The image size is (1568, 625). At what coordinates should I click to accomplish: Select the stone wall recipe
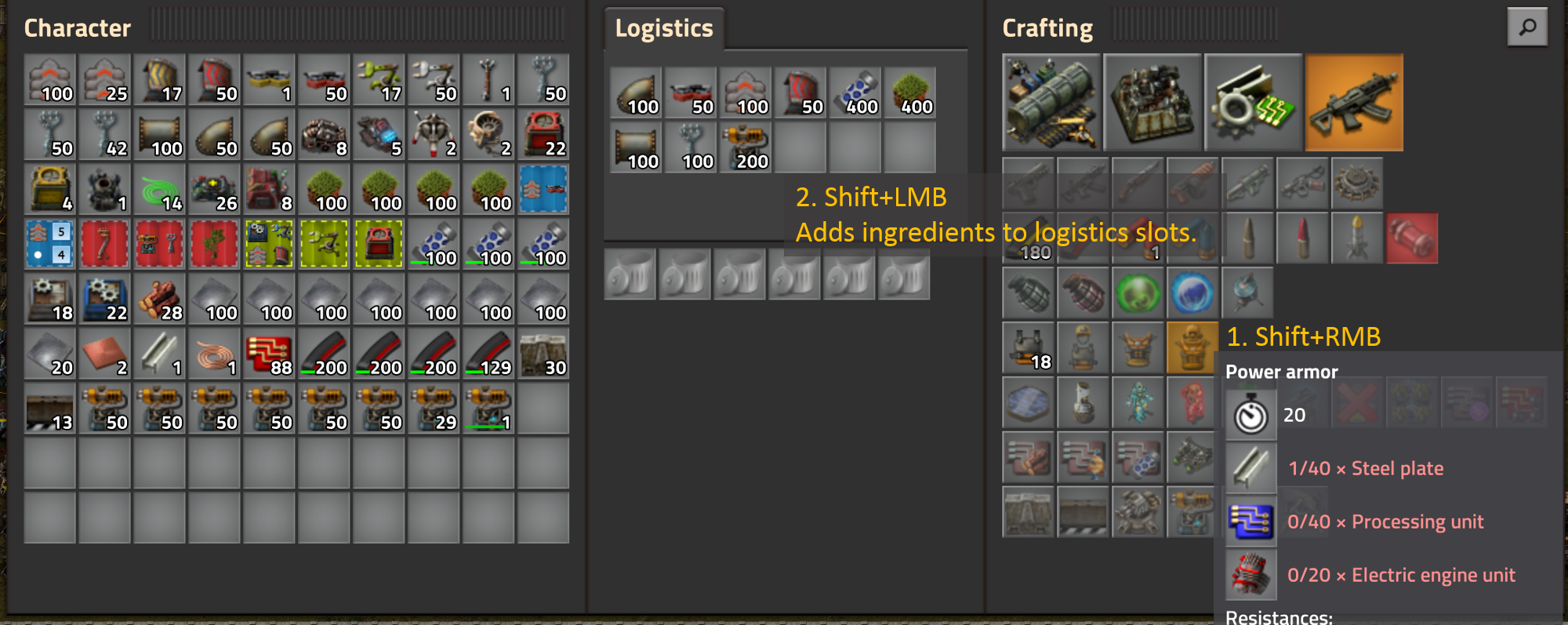click(x=1028, y=512)
